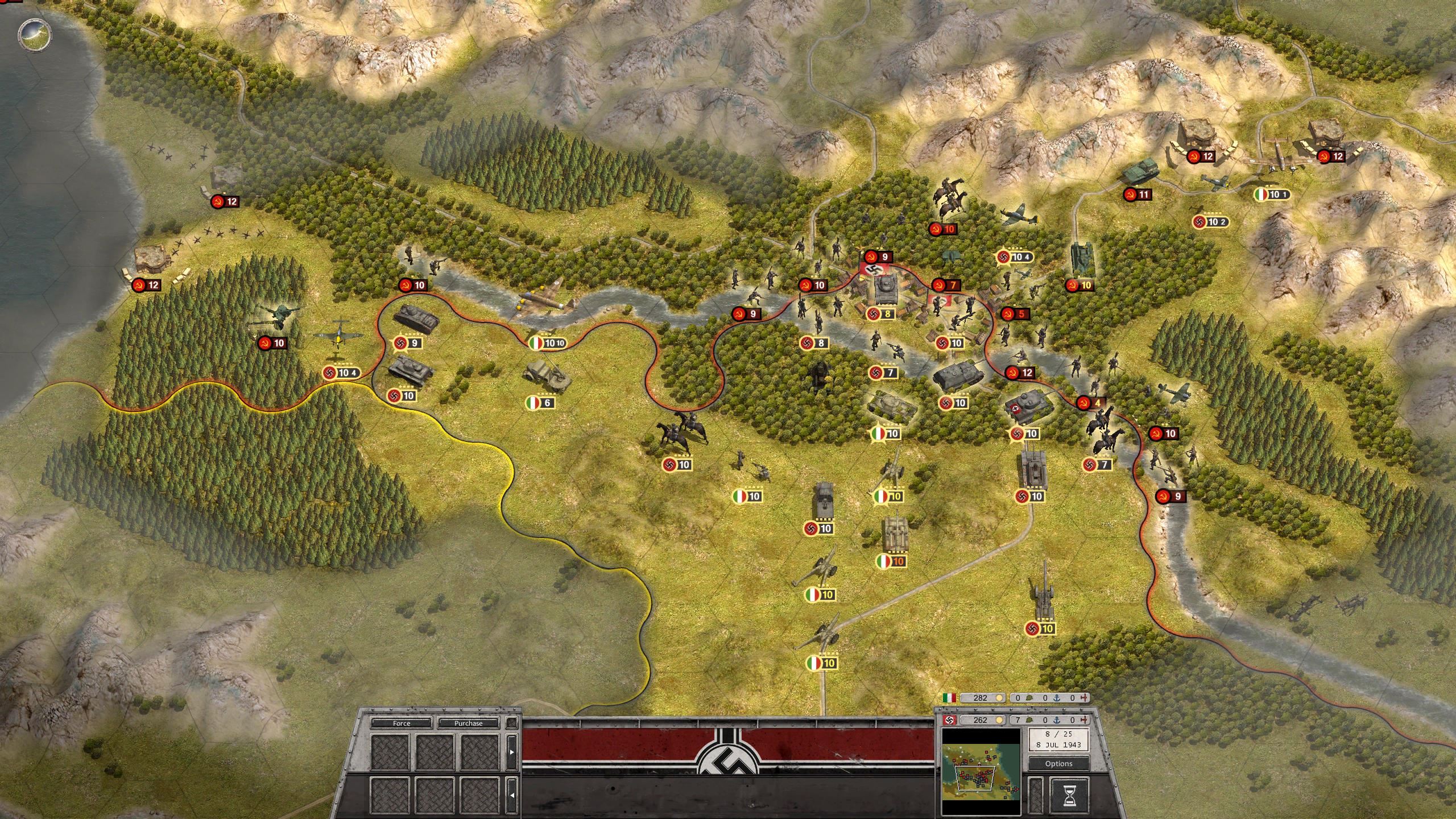This screenshot has height=819, width=1456.
Task: Click the helmet land command points icon
Action: coord(1030,720)
